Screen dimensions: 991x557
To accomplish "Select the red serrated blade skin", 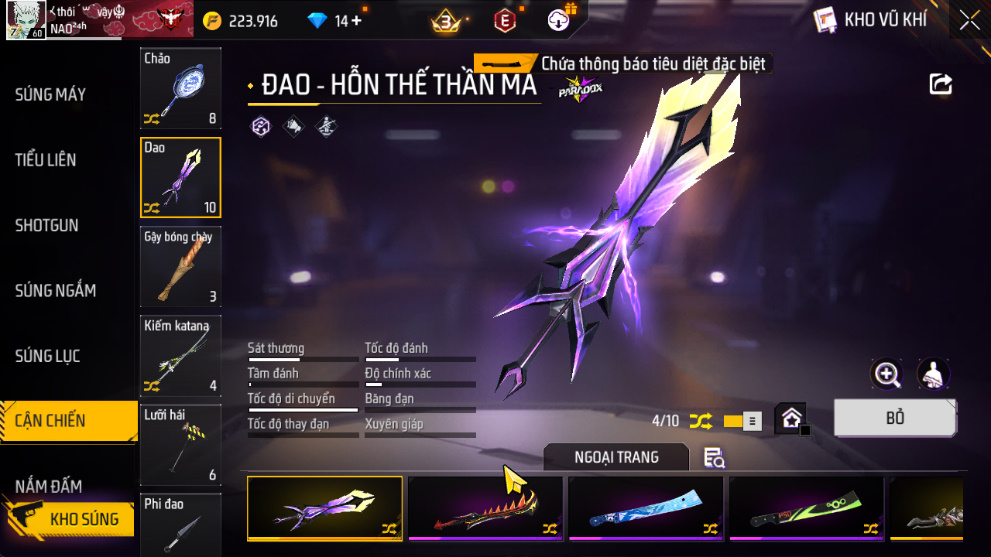I will coord(485,508).
